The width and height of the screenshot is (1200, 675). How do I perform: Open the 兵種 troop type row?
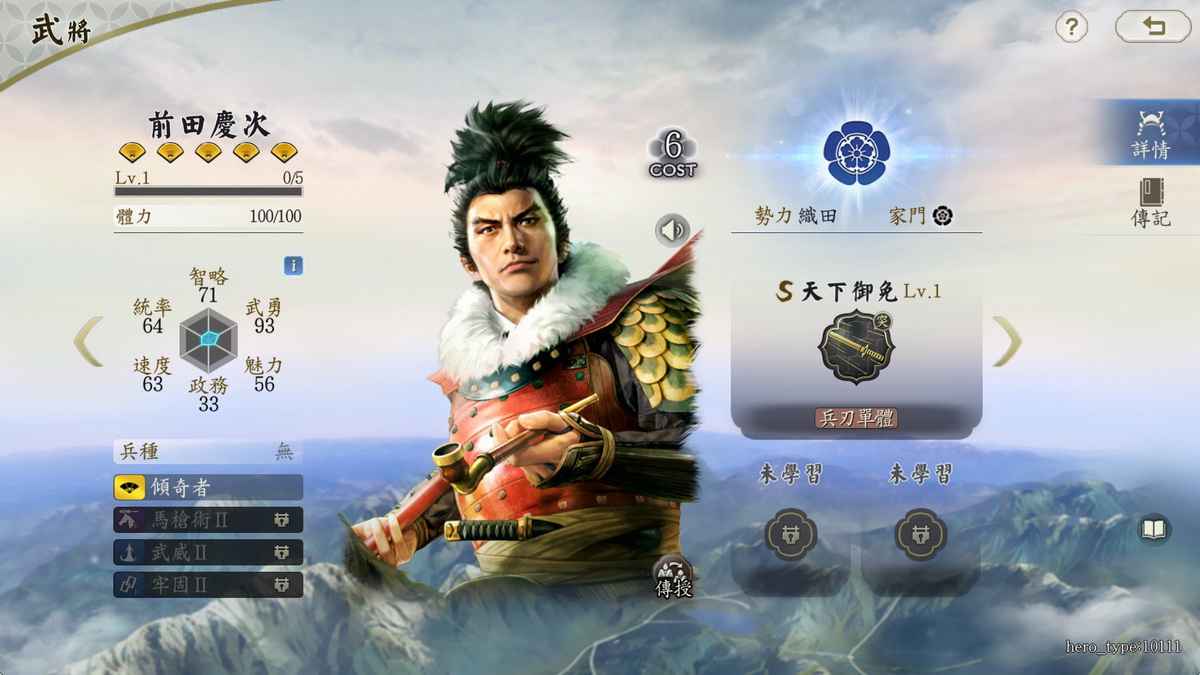click(208, 452)
